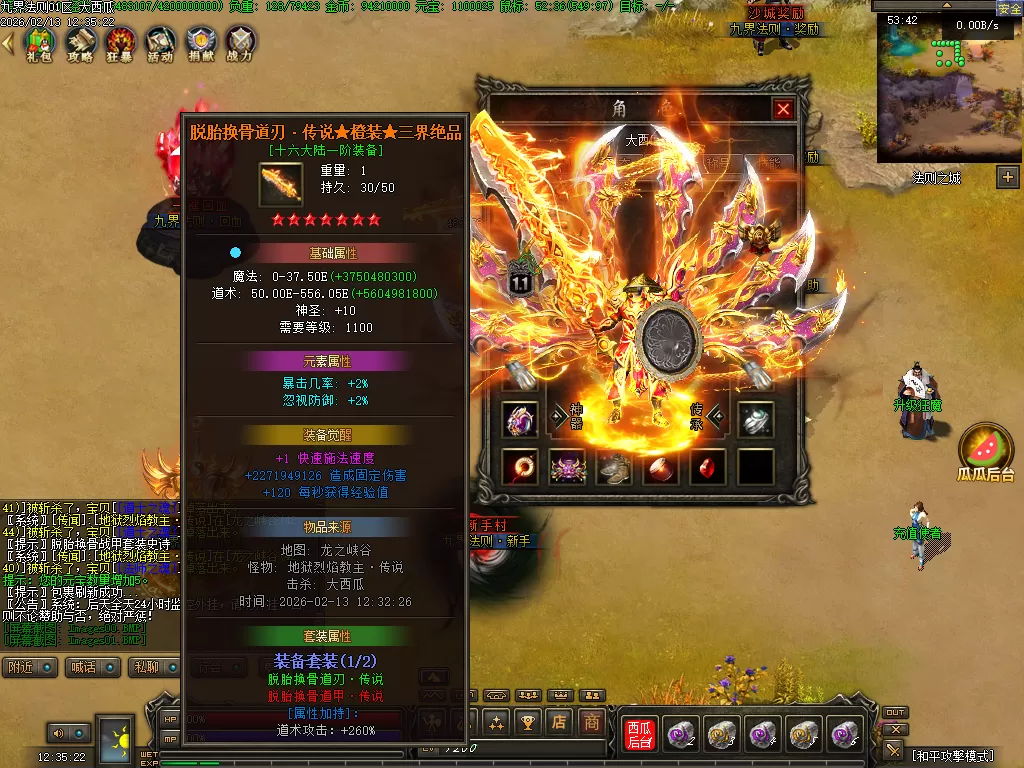
Task: Select the boots slot in the equipment panel
Action: pos(614,466)
